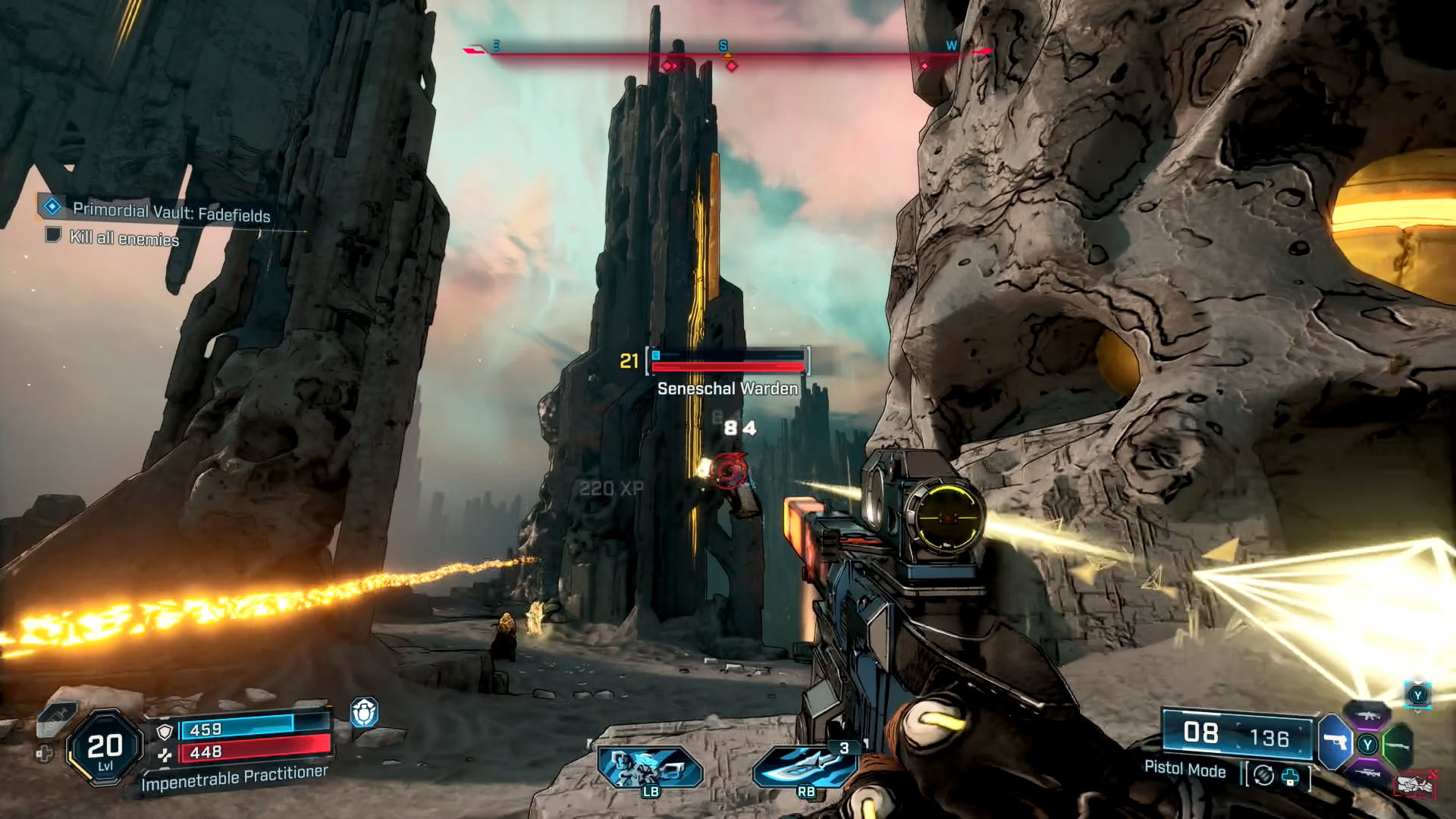
Task: Switch to the assault rifle weapon slot
Action: coord(1367,715)
